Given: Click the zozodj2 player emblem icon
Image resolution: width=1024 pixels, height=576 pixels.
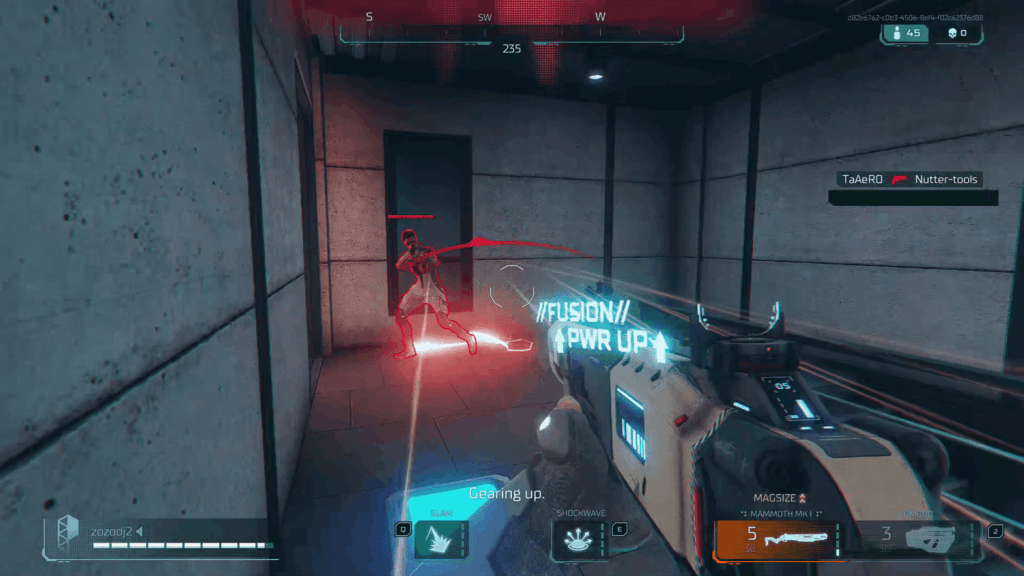Looking at the screenshot, I should pos(67,530).
